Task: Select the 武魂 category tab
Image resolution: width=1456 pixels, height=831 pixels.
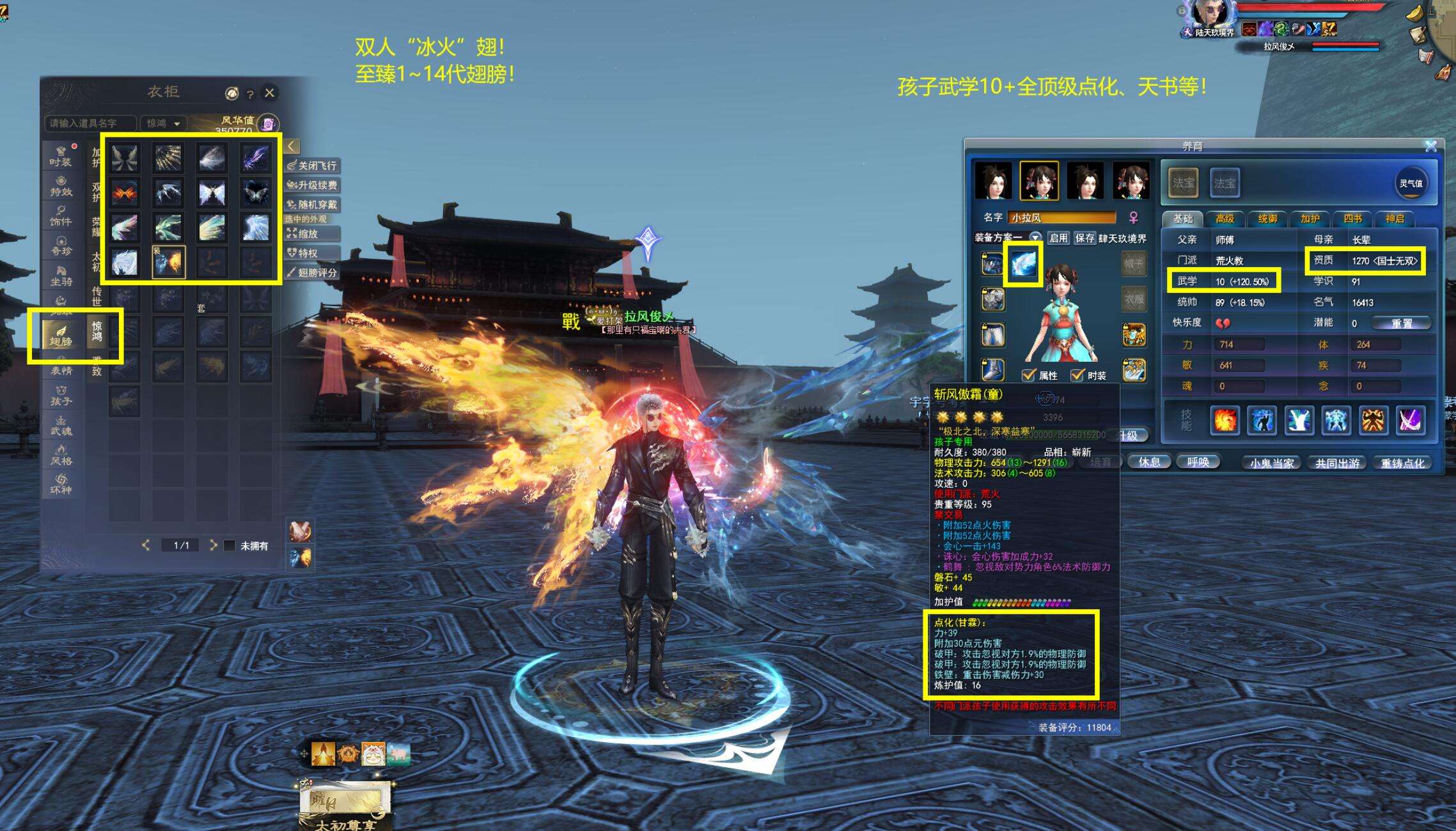Action: coord(61,426)
